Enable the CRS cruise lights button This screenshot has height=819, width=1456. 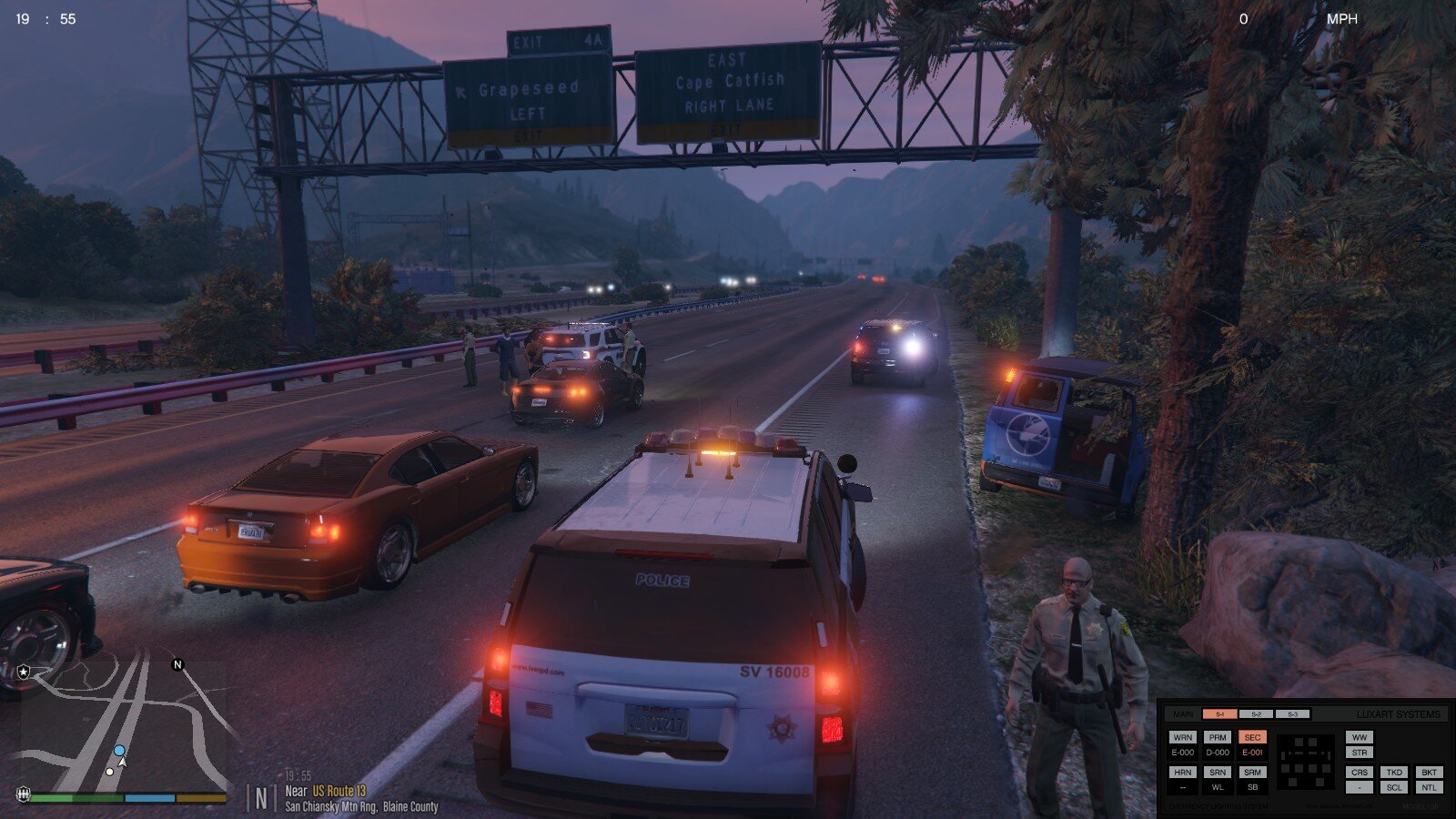click(1360, 772)
